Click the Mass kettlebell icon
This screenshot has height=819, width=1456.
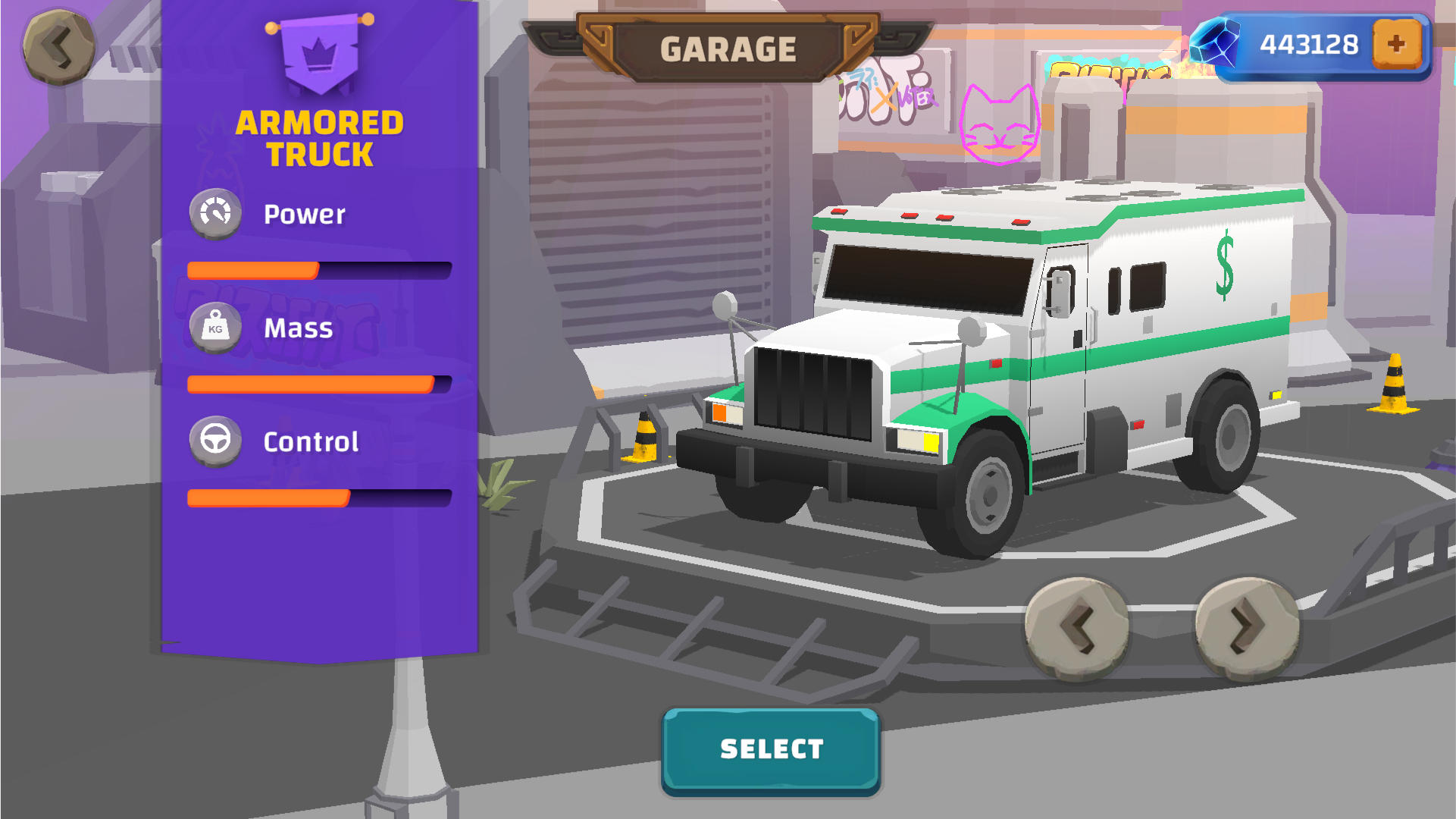point(215,328)
